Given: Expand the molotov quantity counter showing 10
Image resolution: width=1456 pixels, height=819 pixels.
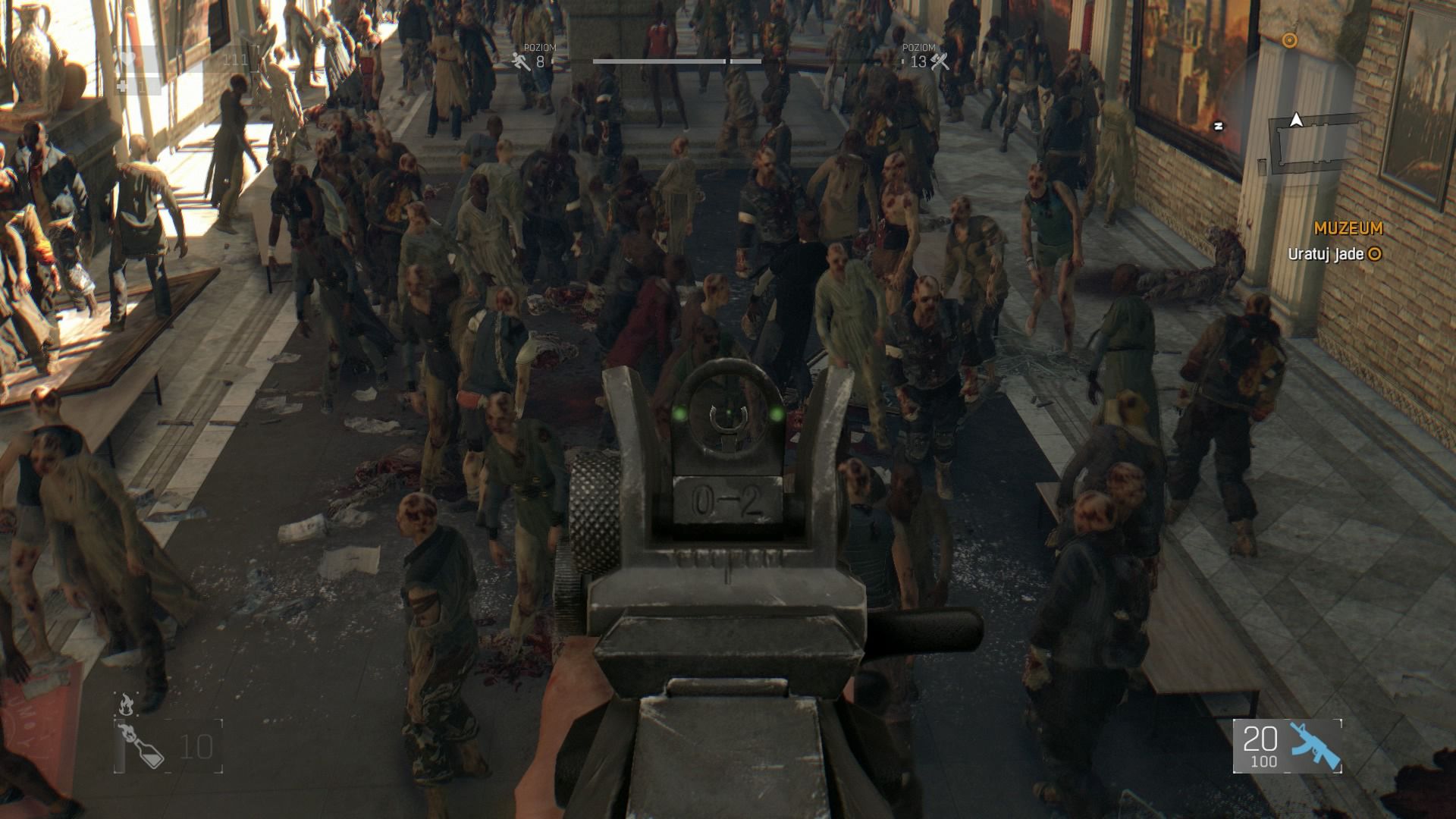Looking at the screenshot, I should [x=196, y=745].
